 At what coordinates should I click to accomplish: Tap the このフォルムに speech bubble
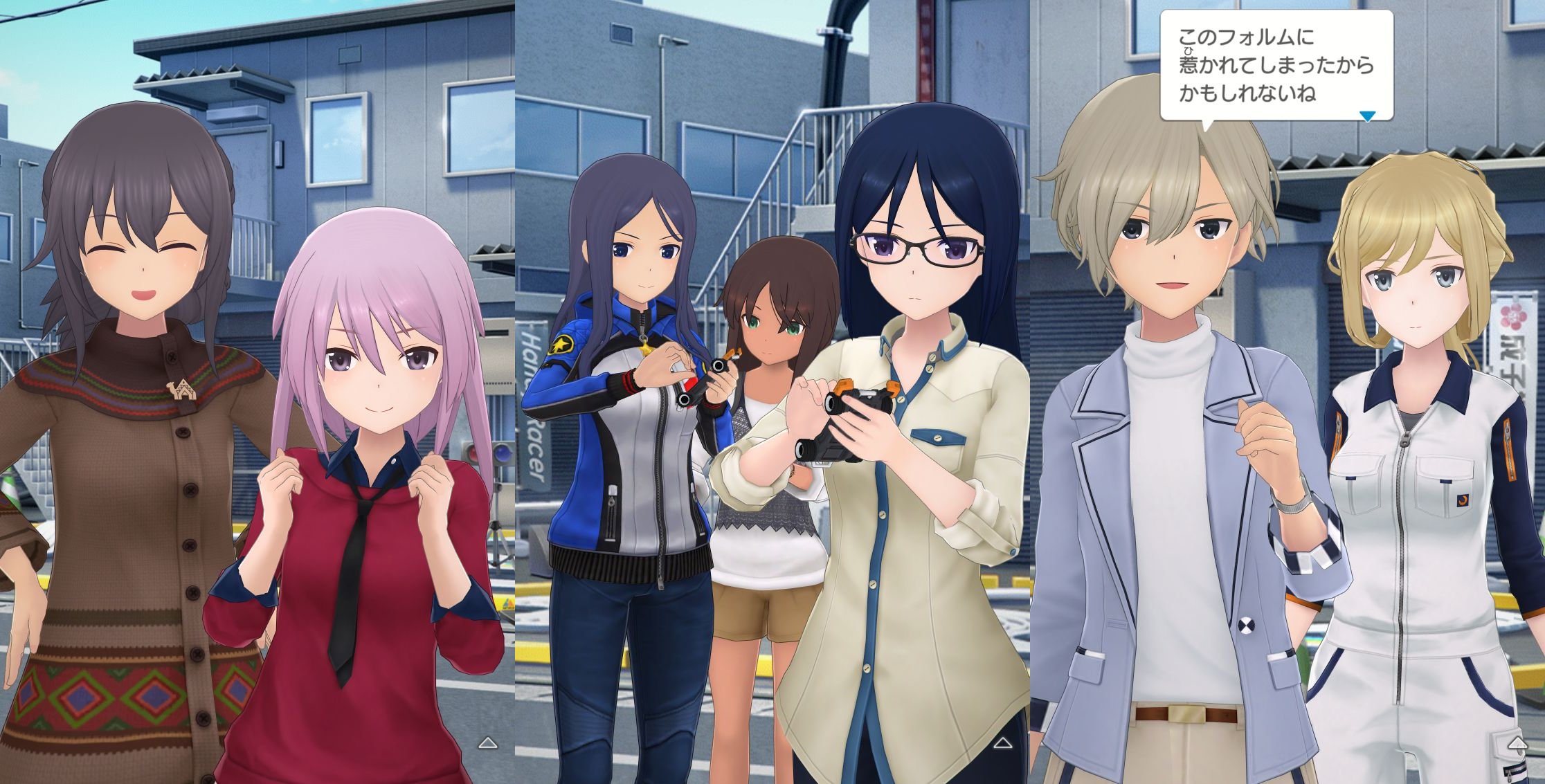coord(1276,66)
